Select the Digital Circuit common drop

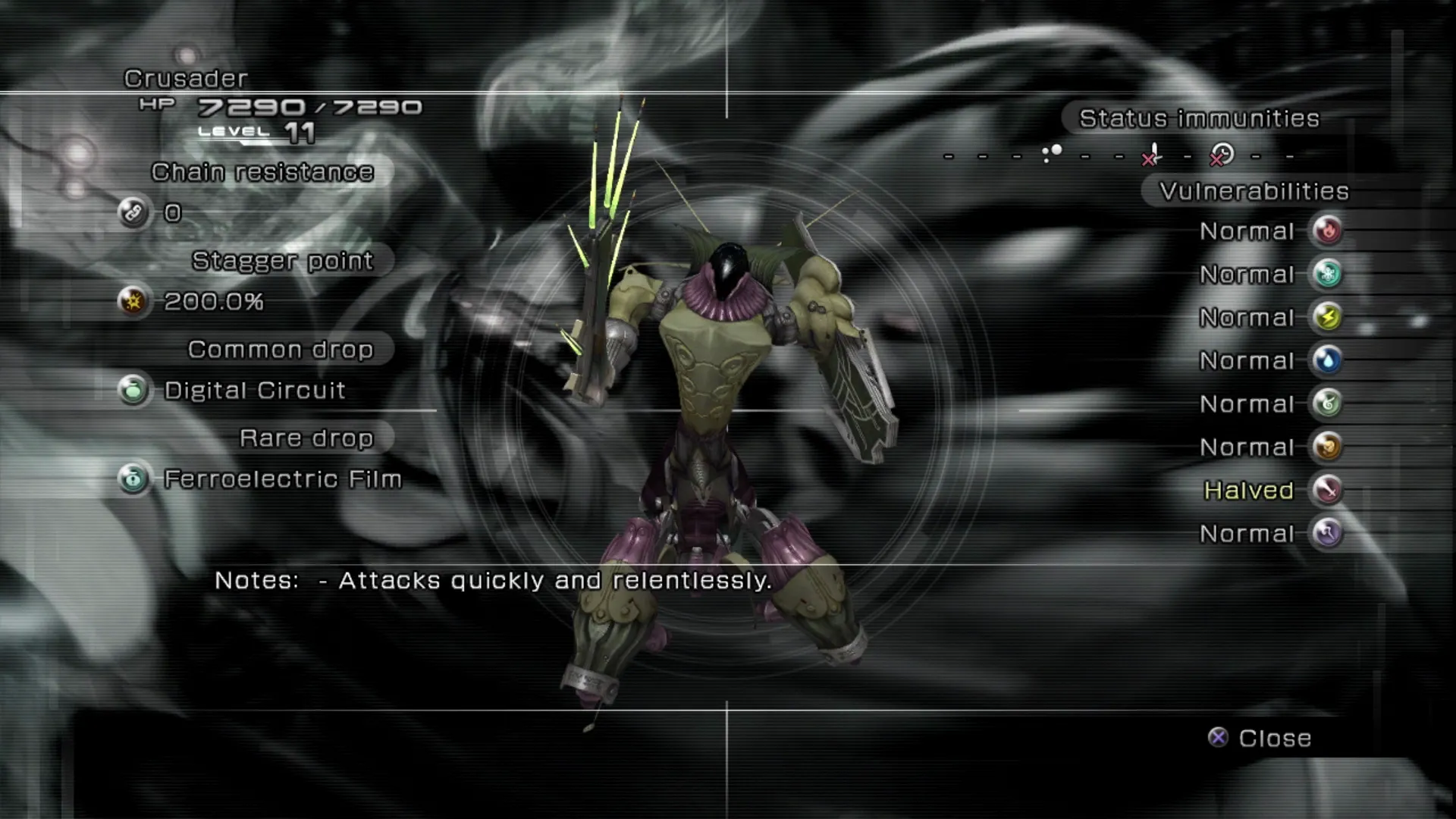pos(255,391)
